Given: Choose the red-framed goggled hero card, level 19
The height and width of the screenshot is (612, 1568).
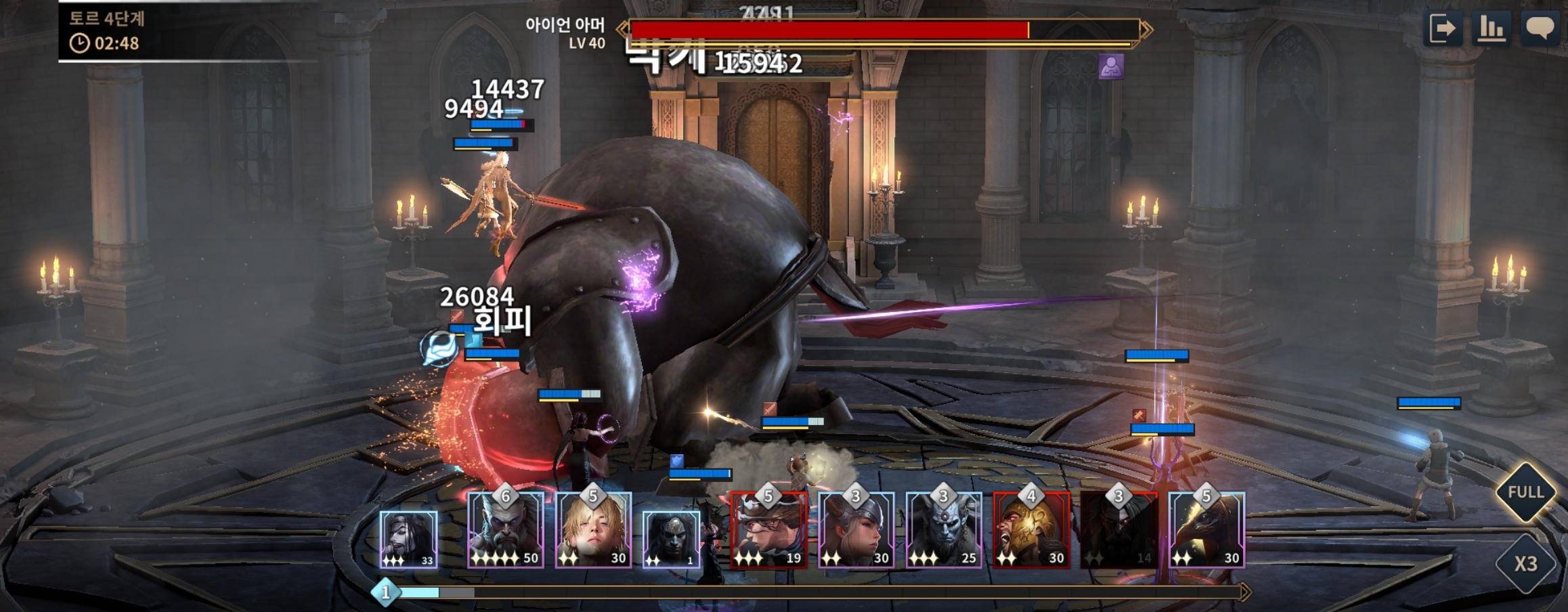Looking at the screenshot, I should click(x=768, y=530).
